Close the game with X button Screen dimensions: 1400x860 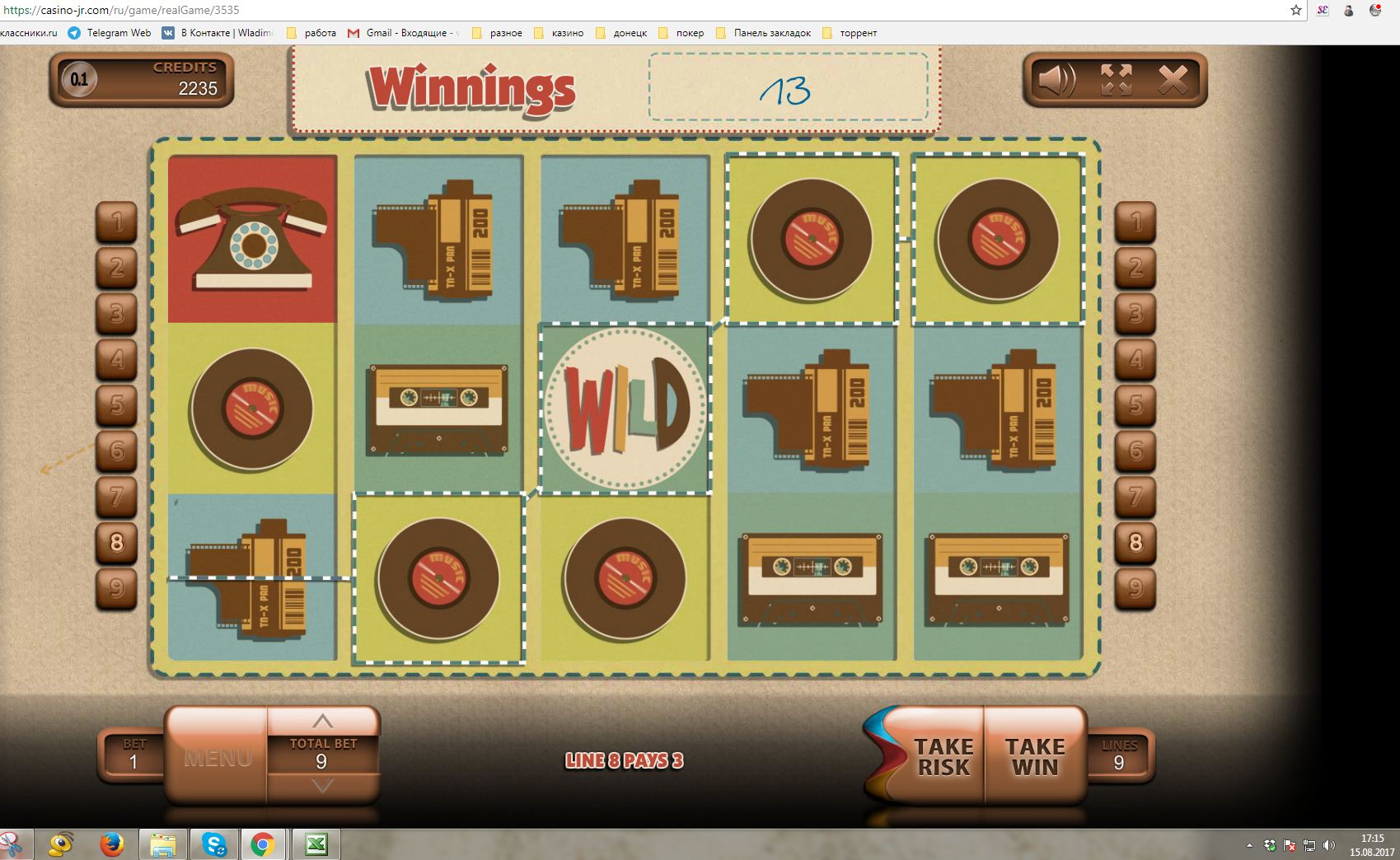1173,81
